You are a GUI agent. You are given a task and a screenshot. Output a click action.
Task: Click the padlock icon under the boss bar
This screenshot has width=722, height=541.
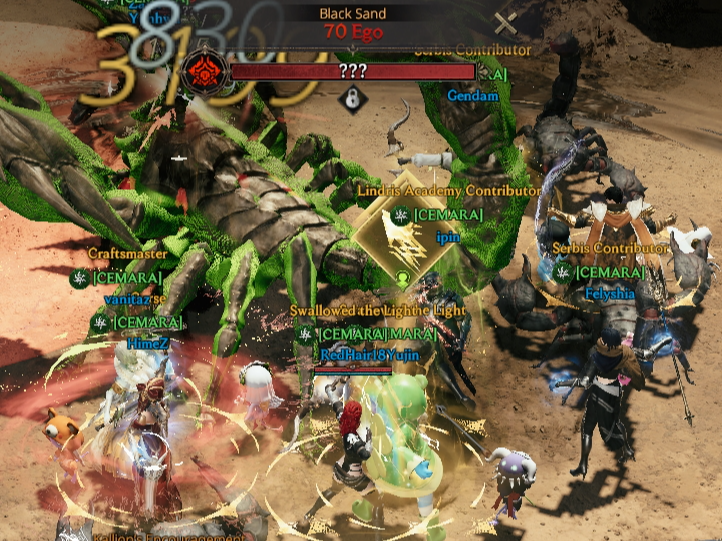[x=351, y=98]
